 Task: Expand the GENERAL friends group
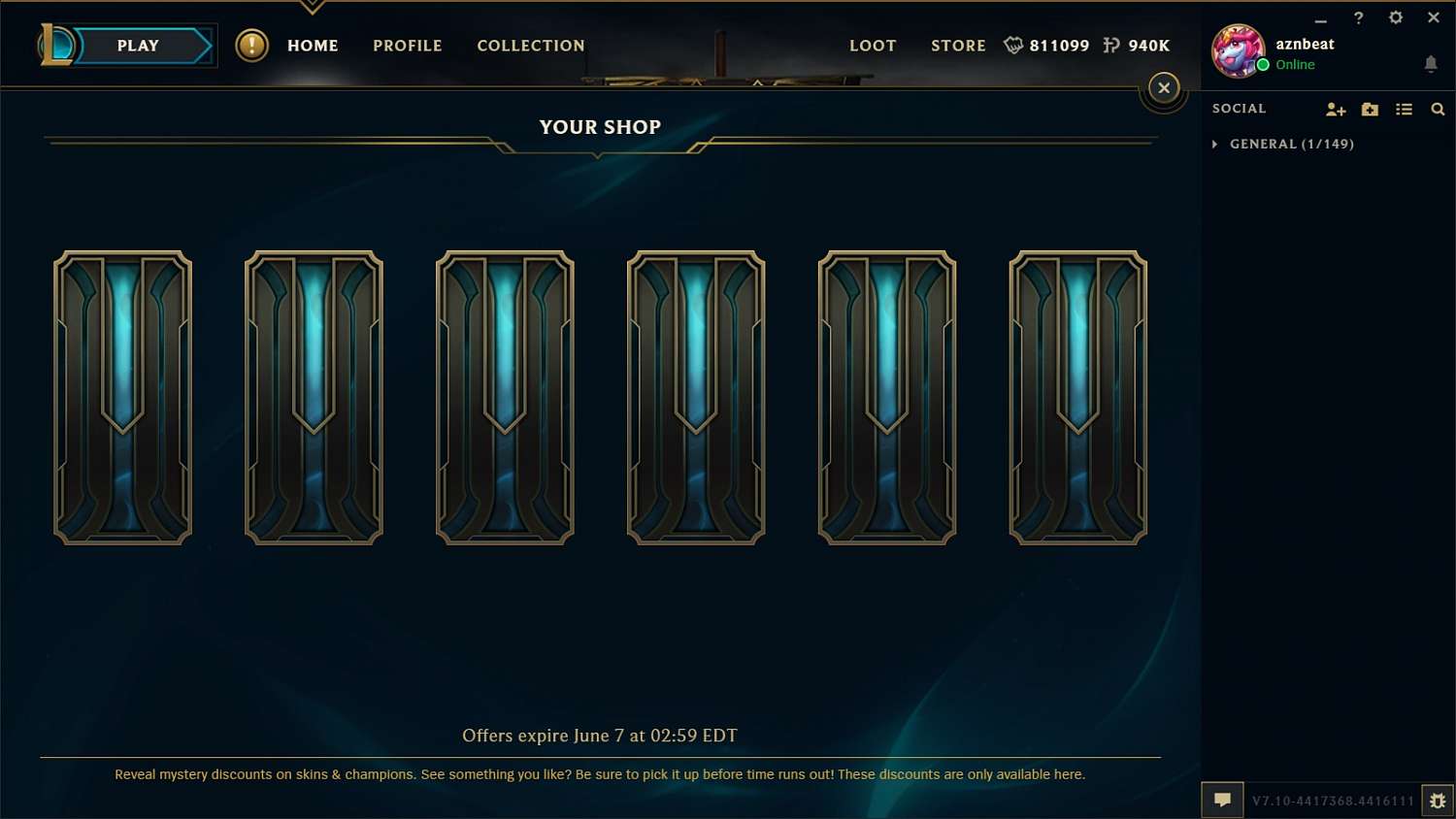pyautogui.click(x=1215, y=144)
